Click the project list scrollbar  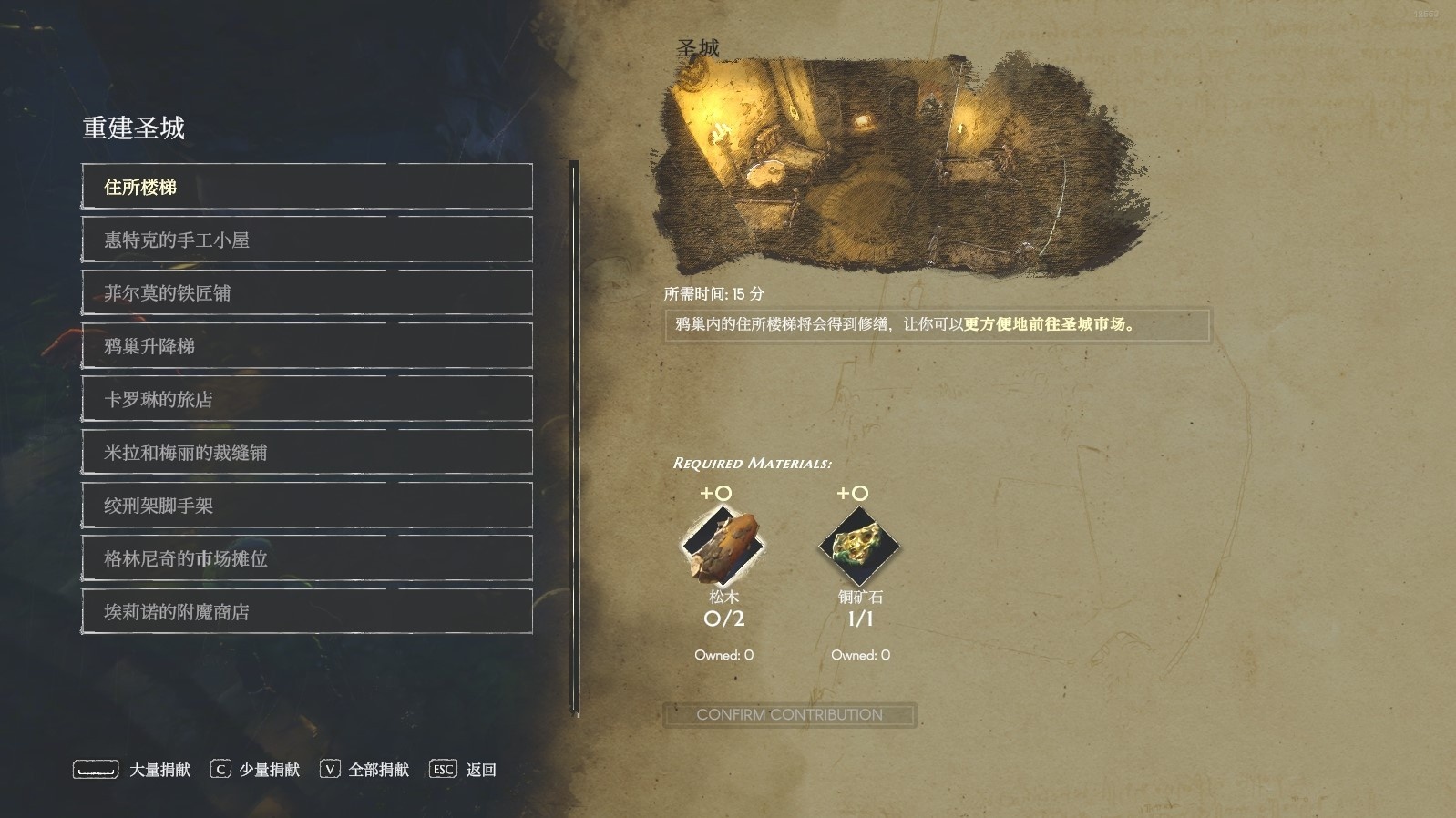coord(575,437)
